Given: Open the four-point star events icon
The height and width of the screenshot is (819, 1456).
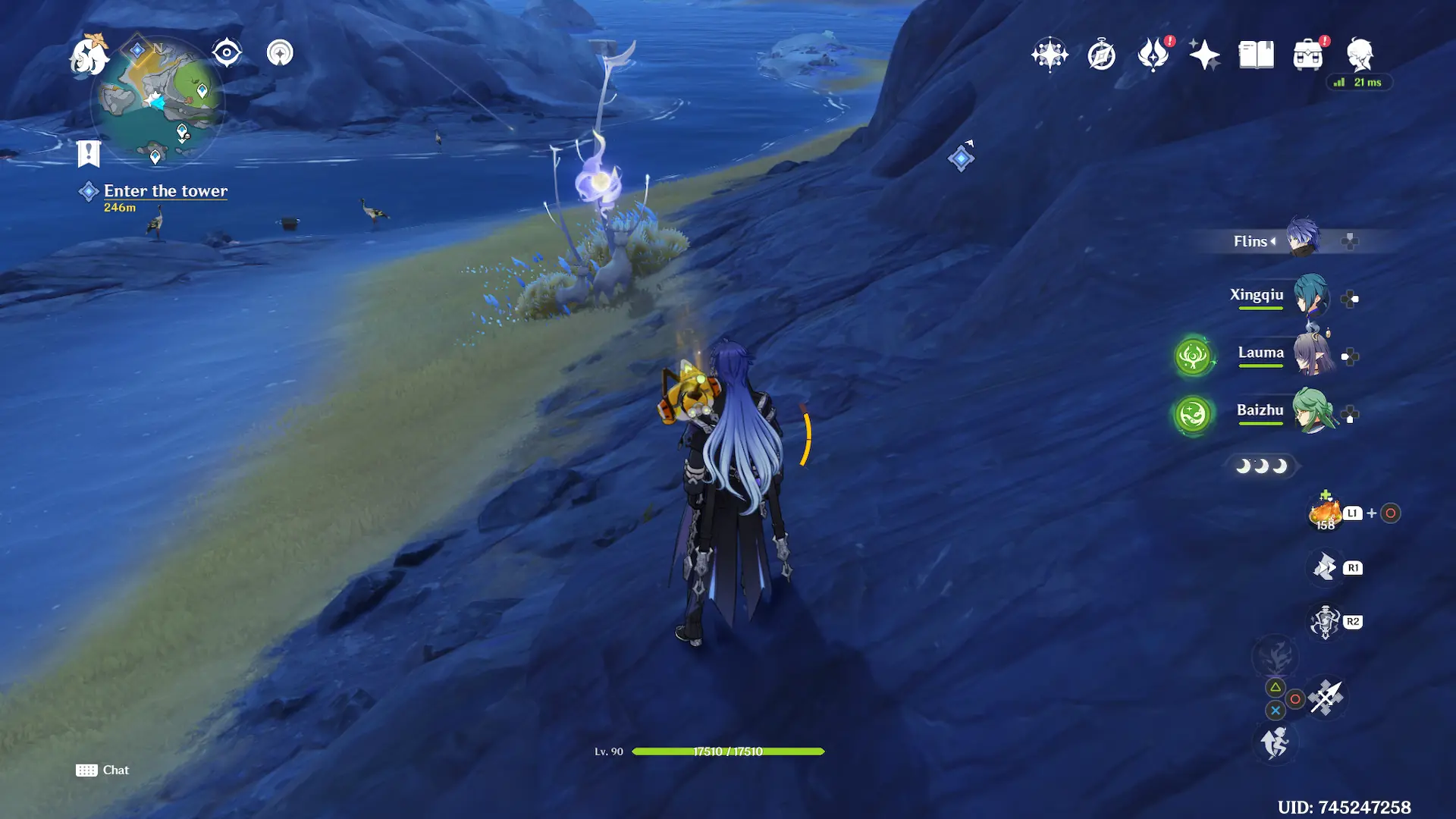Looking at the screenshot, I should pyautogui.click(x=1204, y=55).
